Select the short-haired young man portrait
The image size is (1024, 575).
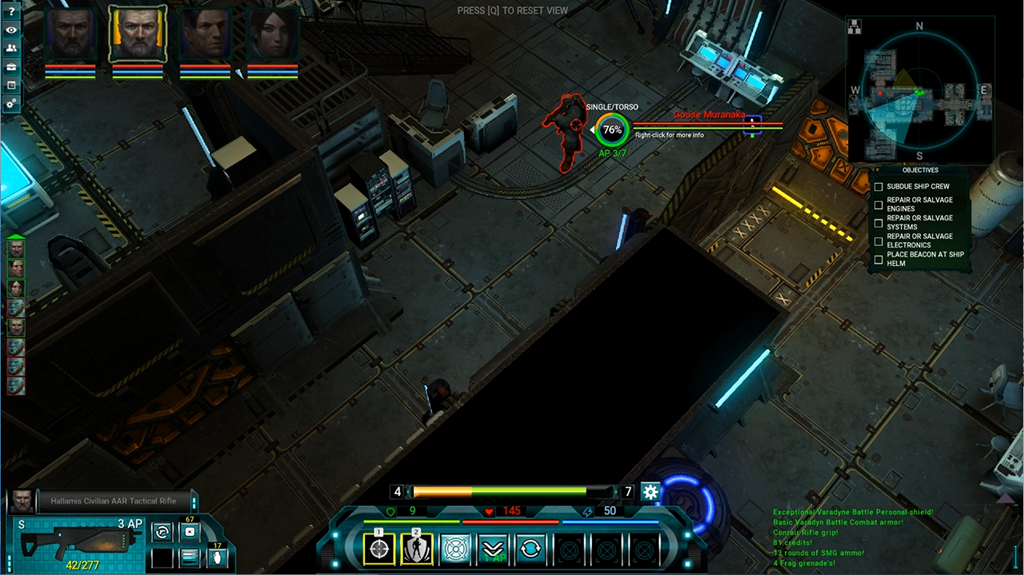coord(205,35)
